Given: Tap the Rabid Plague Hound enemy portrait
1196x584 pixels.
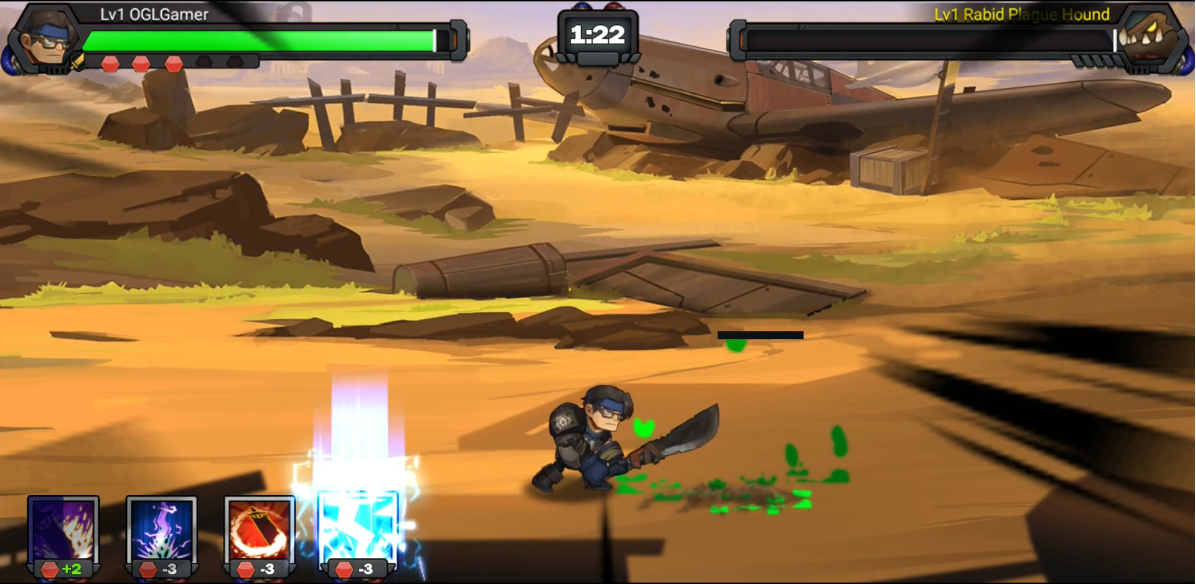Looking at the screenshot, I should pyautogui.click(x=1154, y=38).
